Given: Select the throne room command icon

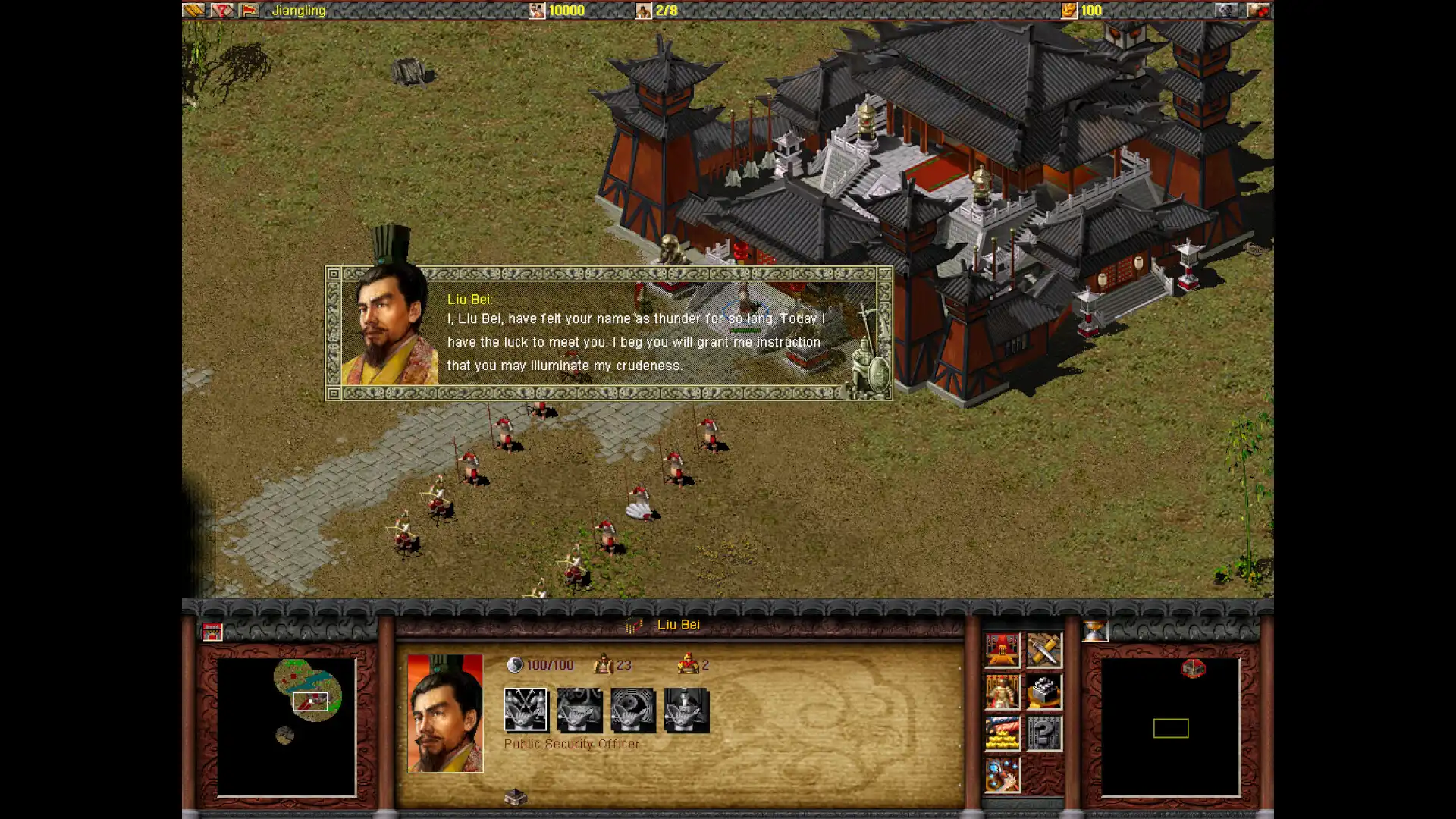Looking at the screenshot, I should click(1002, 649).
